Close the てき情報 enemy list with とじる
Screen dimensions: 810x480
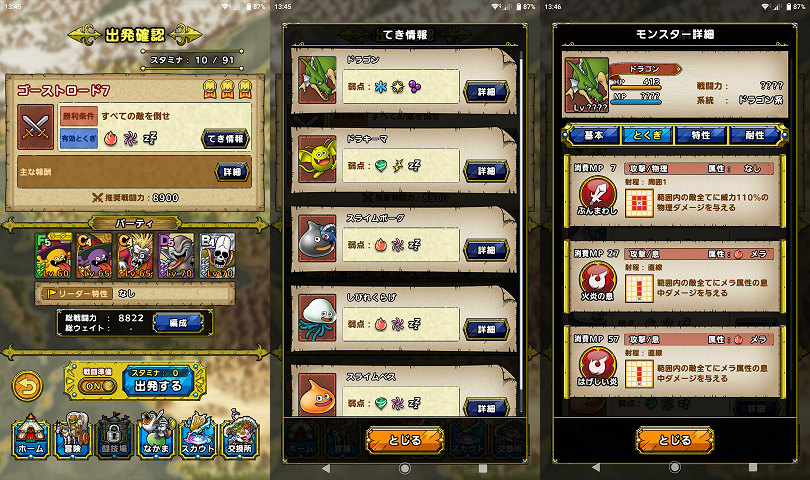pos(405,439)
